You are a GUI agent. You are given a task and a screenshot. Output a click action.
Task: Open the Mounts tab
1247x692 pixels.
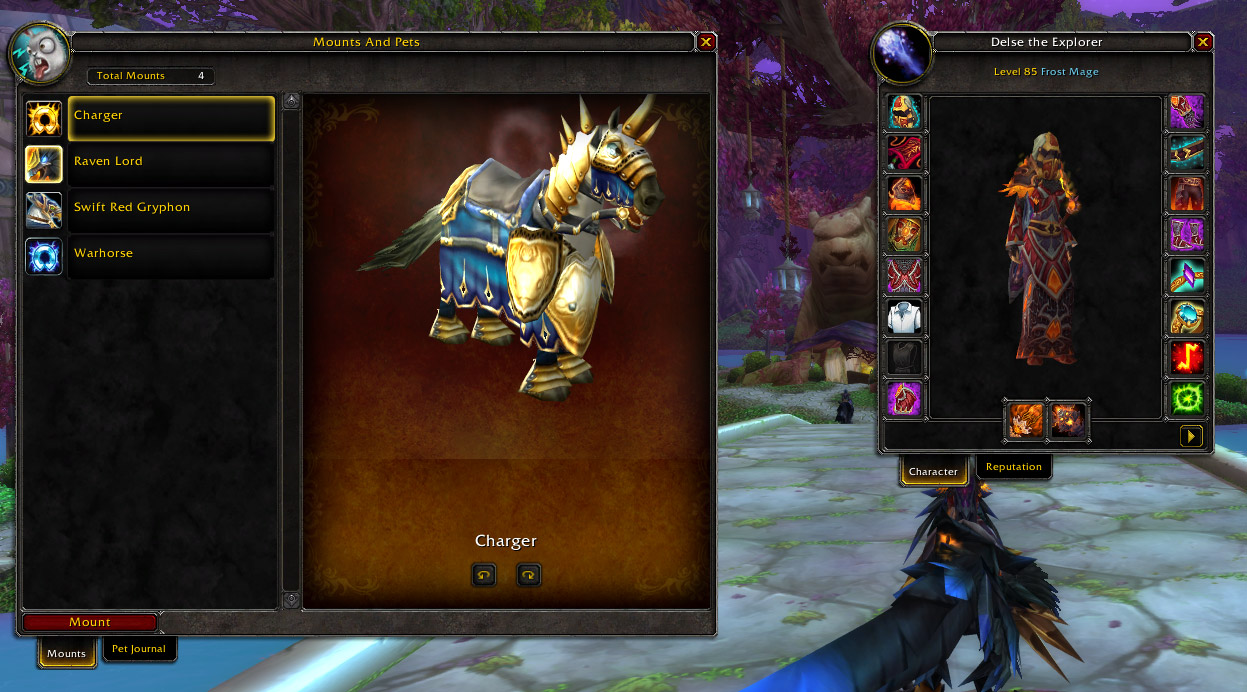pos(67,654)
